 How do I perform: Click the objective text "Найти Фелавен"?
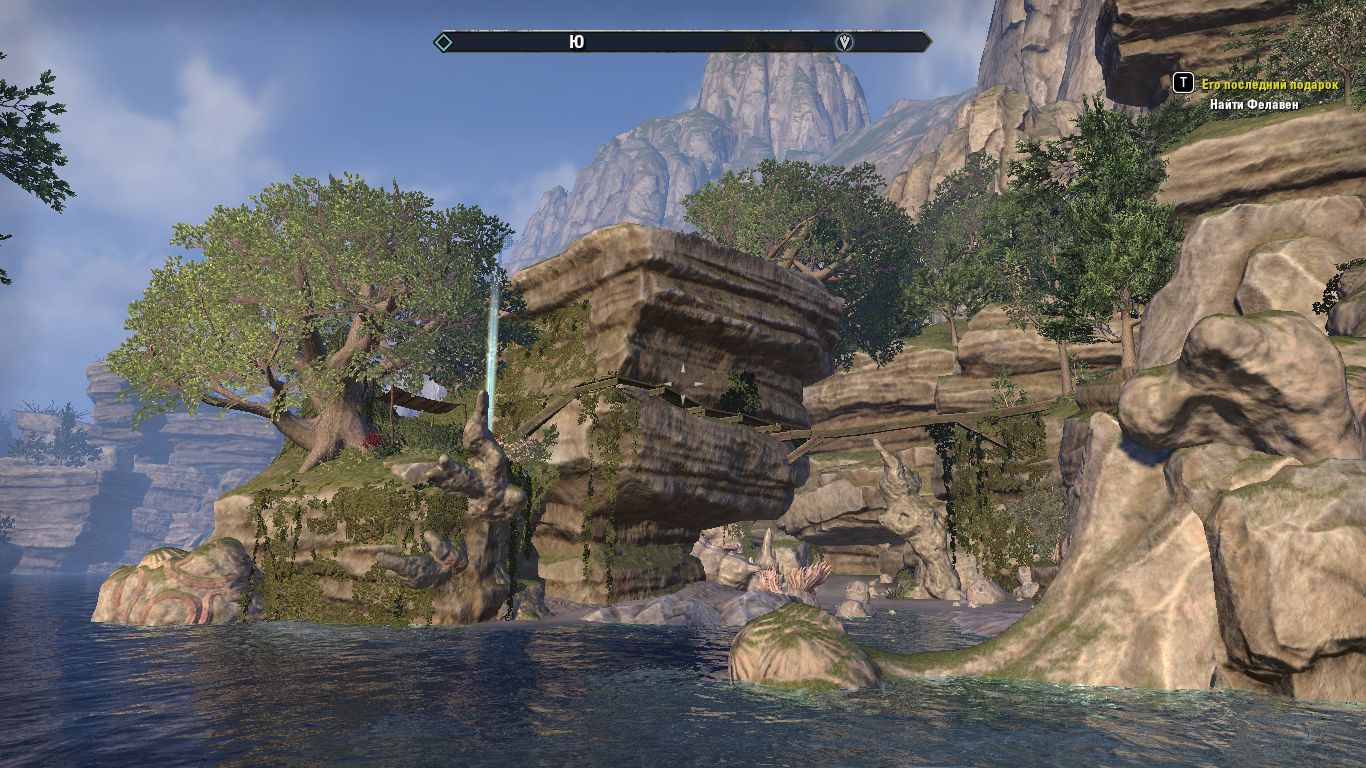click(x=1254, y=104)
